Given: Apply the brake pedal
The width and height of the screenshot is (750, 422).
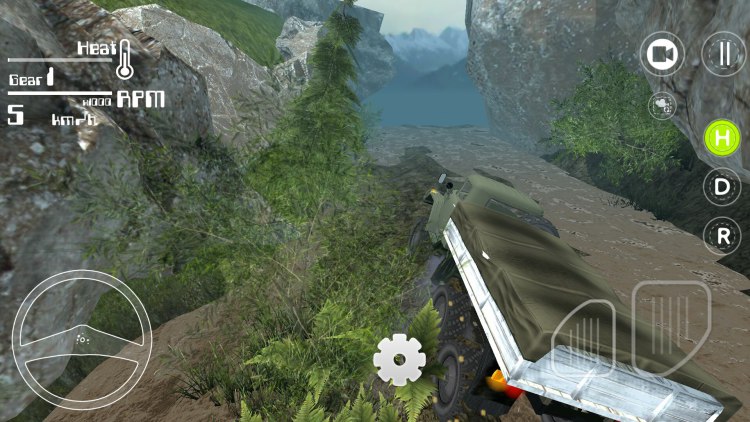Looking at the screenshot, I should pyautogui.click(x=583, y=340).
